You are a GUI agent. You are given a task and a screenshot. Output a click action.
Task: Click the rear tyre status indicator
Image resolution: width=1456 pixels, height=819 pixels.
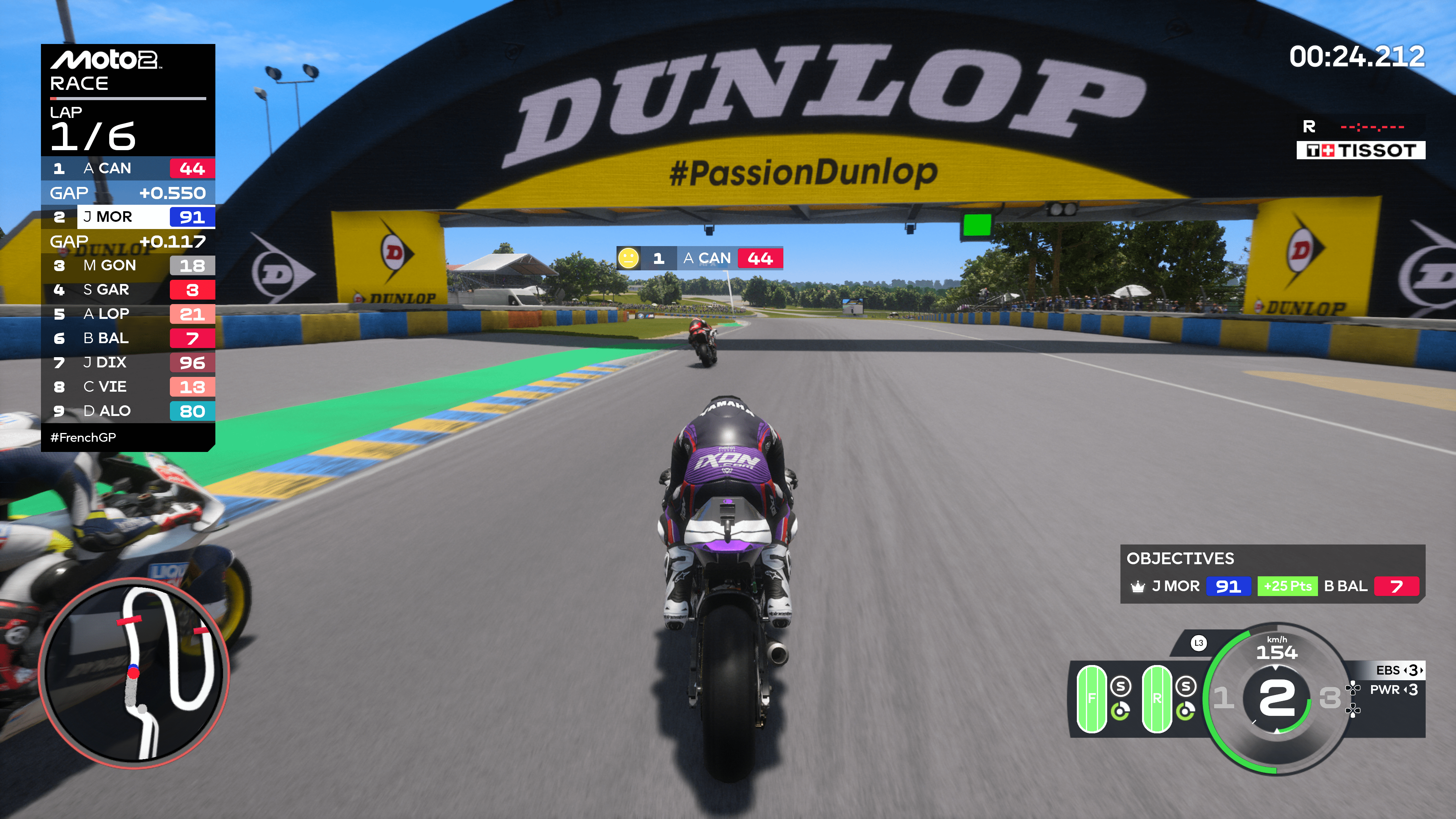click(1156, 698)
